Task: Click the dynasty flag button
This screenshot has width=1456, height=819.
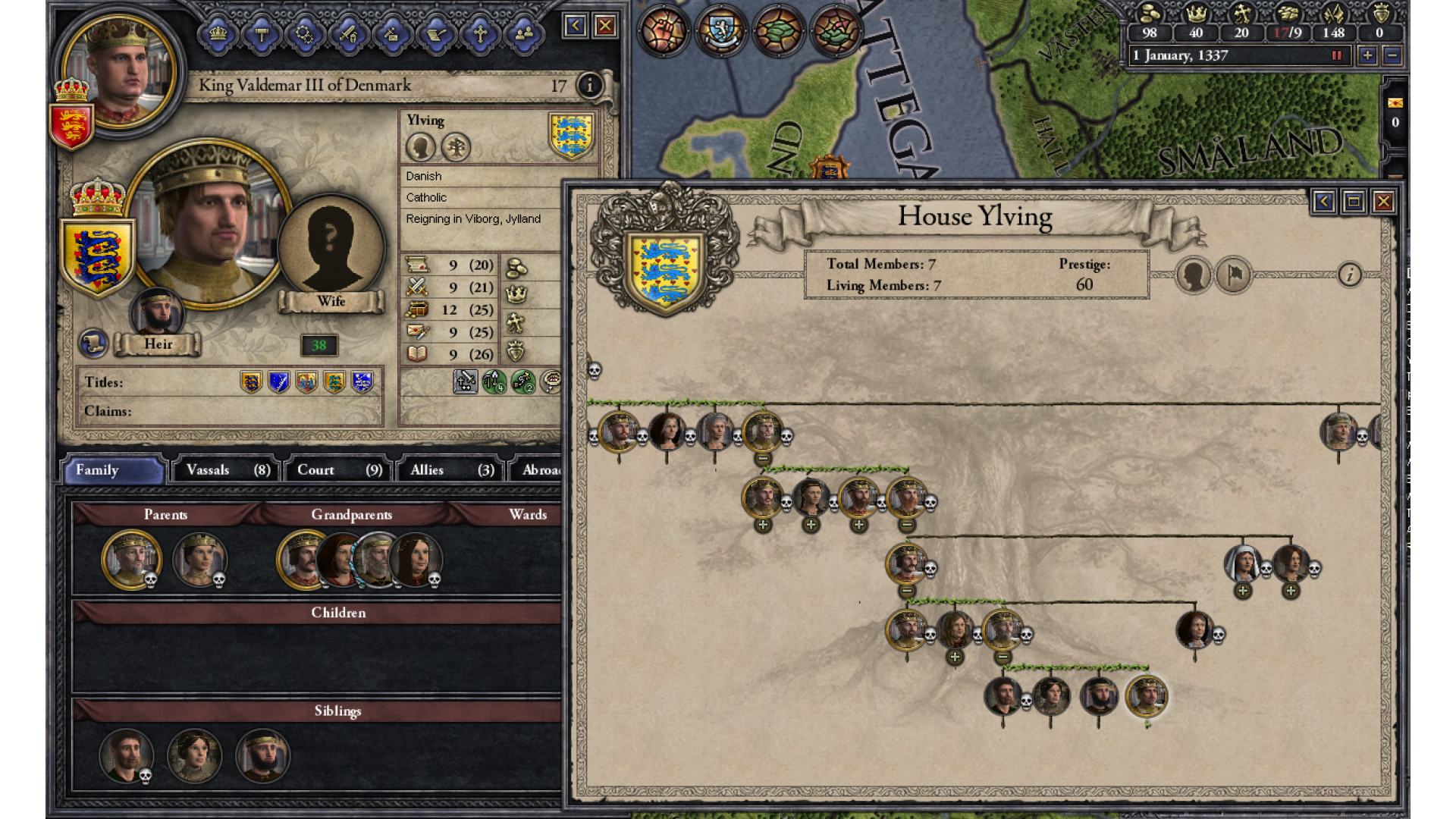Action: (1234, 275)
